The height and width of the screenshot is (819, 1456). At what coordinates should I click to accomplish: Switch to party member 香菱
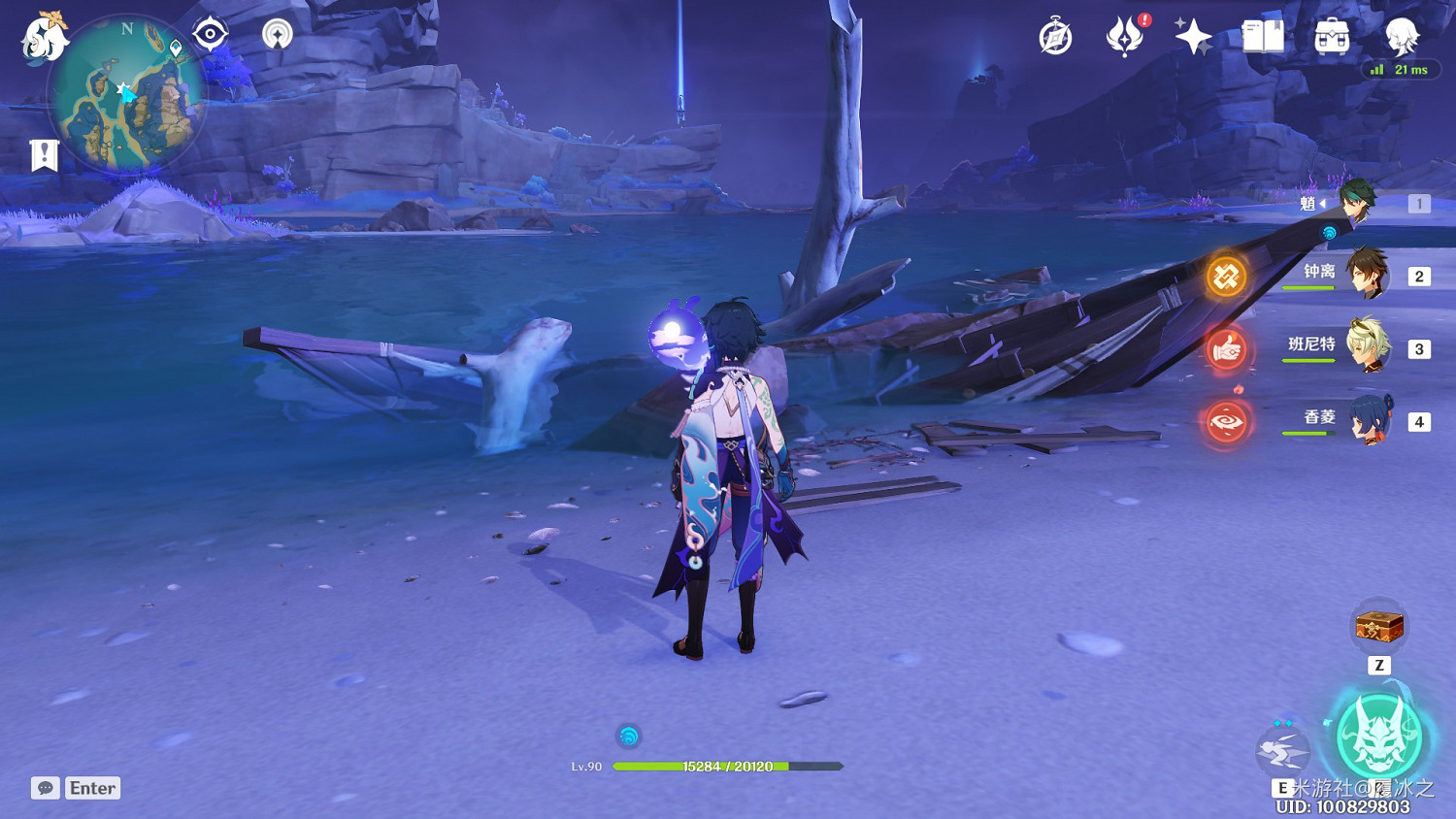pos(1369,420)
